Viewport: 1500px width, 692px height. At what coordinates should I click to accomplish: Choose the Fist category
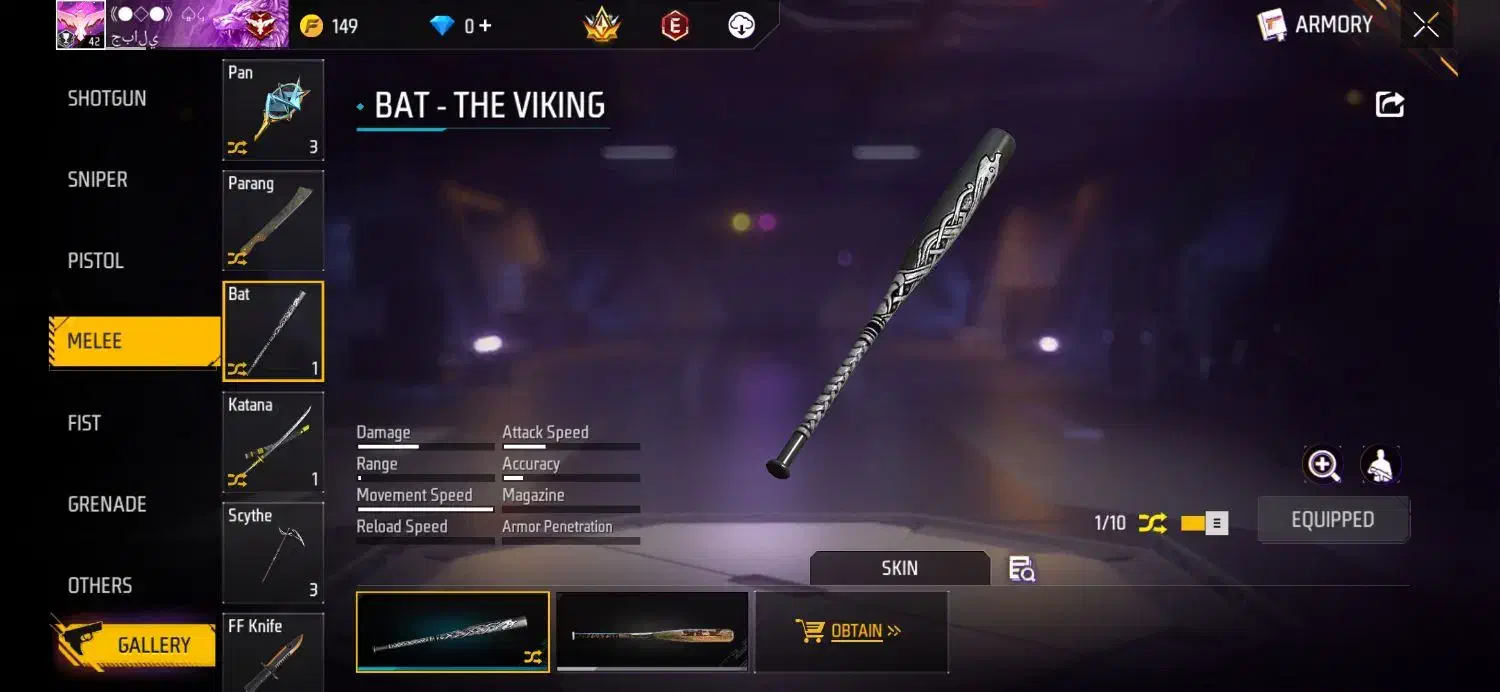pyautogui.click(x=85, y=423)
